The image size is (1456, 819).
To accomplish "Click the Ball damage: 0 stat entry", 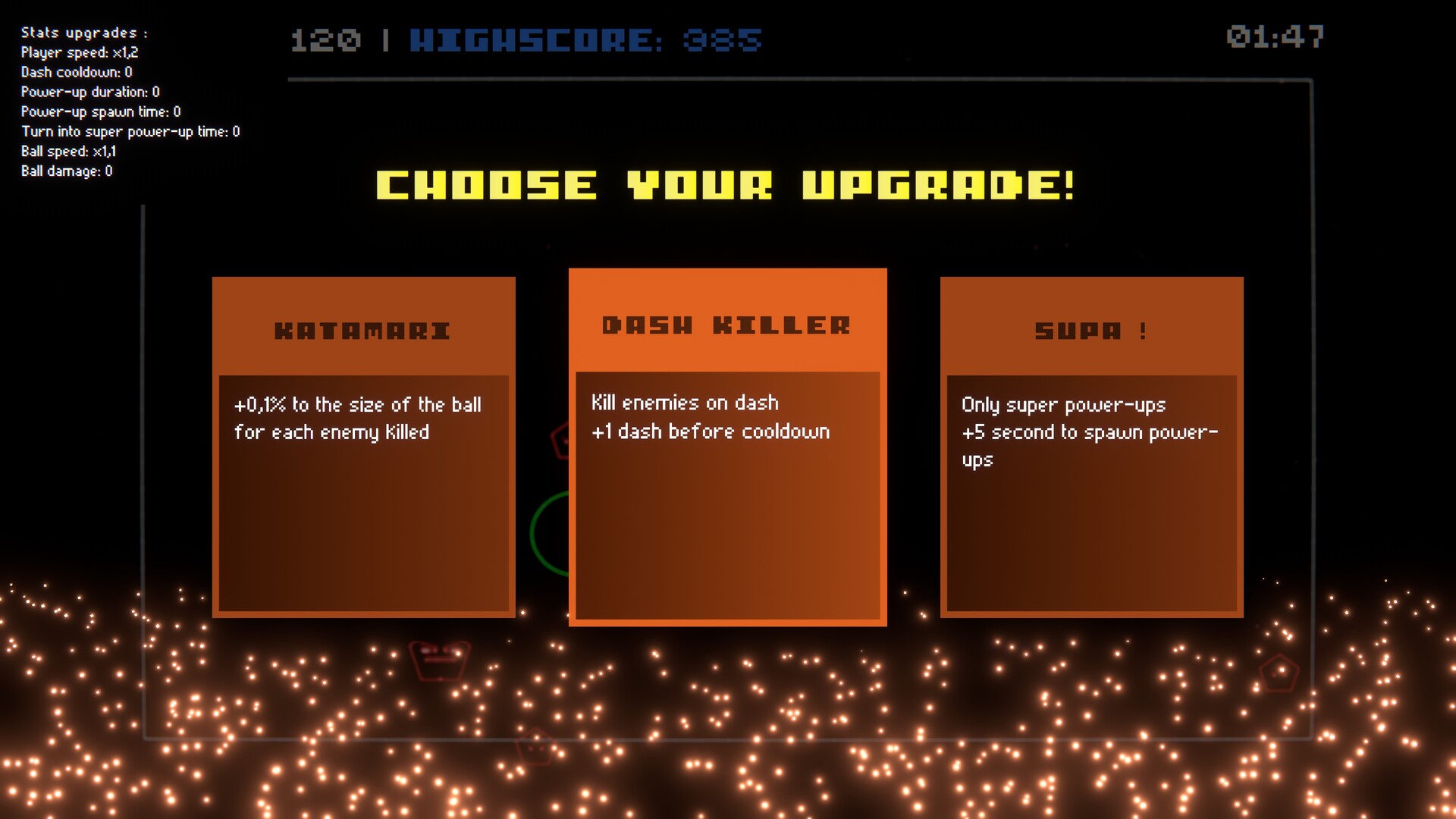I will click(67, 171).
